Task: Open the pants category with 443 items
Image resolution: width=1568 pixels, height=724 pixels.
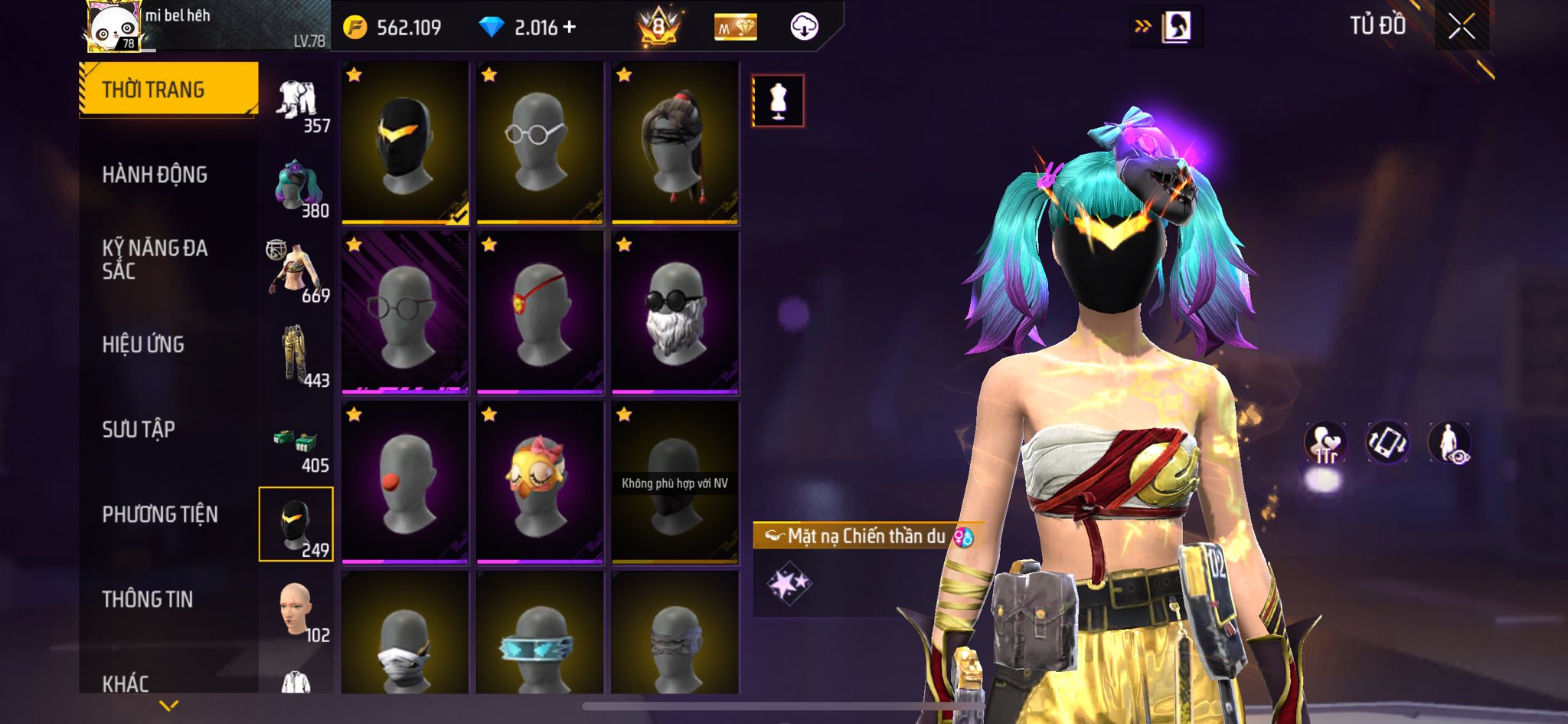Action: 297,356
